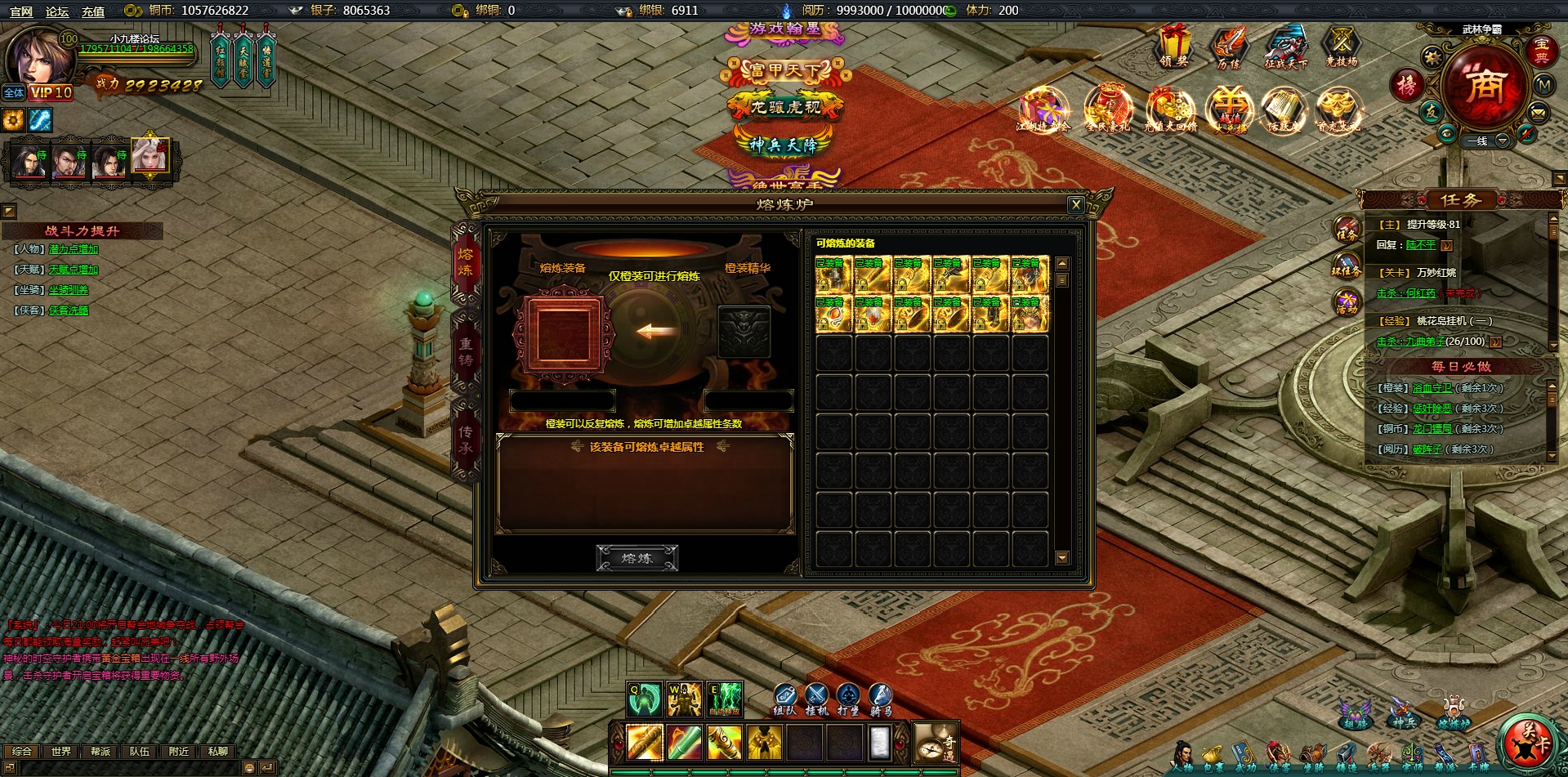Image resolution: width=1568 pixels, height=777 pixels.
Task: Open the 征战天下 campaign icon
Action: click(1285, 45)
